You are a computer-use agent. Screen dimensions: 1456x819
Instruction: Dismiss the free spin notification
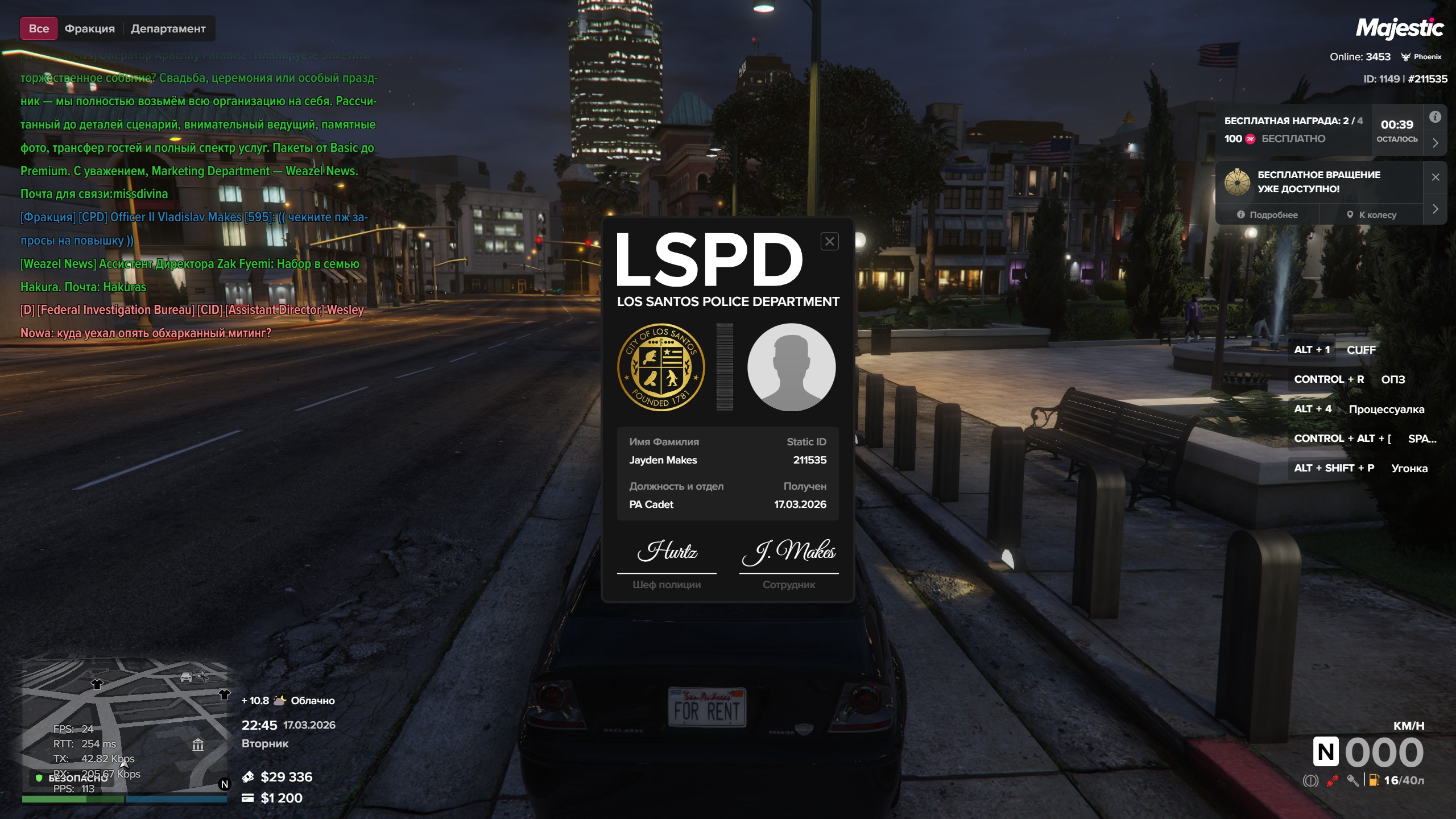click(1436, 177)
